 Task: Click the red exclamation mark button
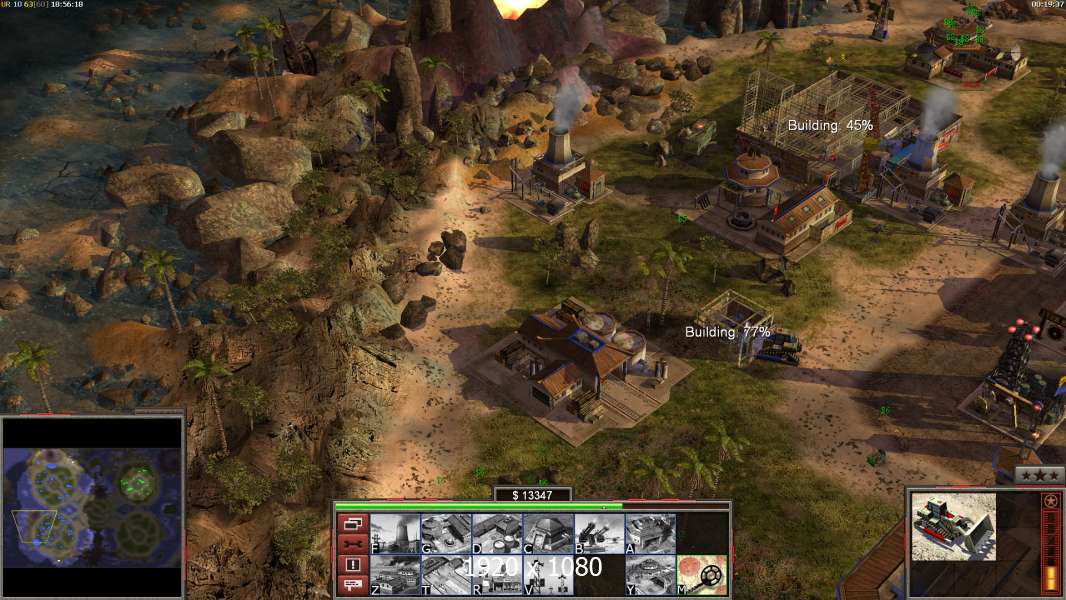tap(352, 565)
